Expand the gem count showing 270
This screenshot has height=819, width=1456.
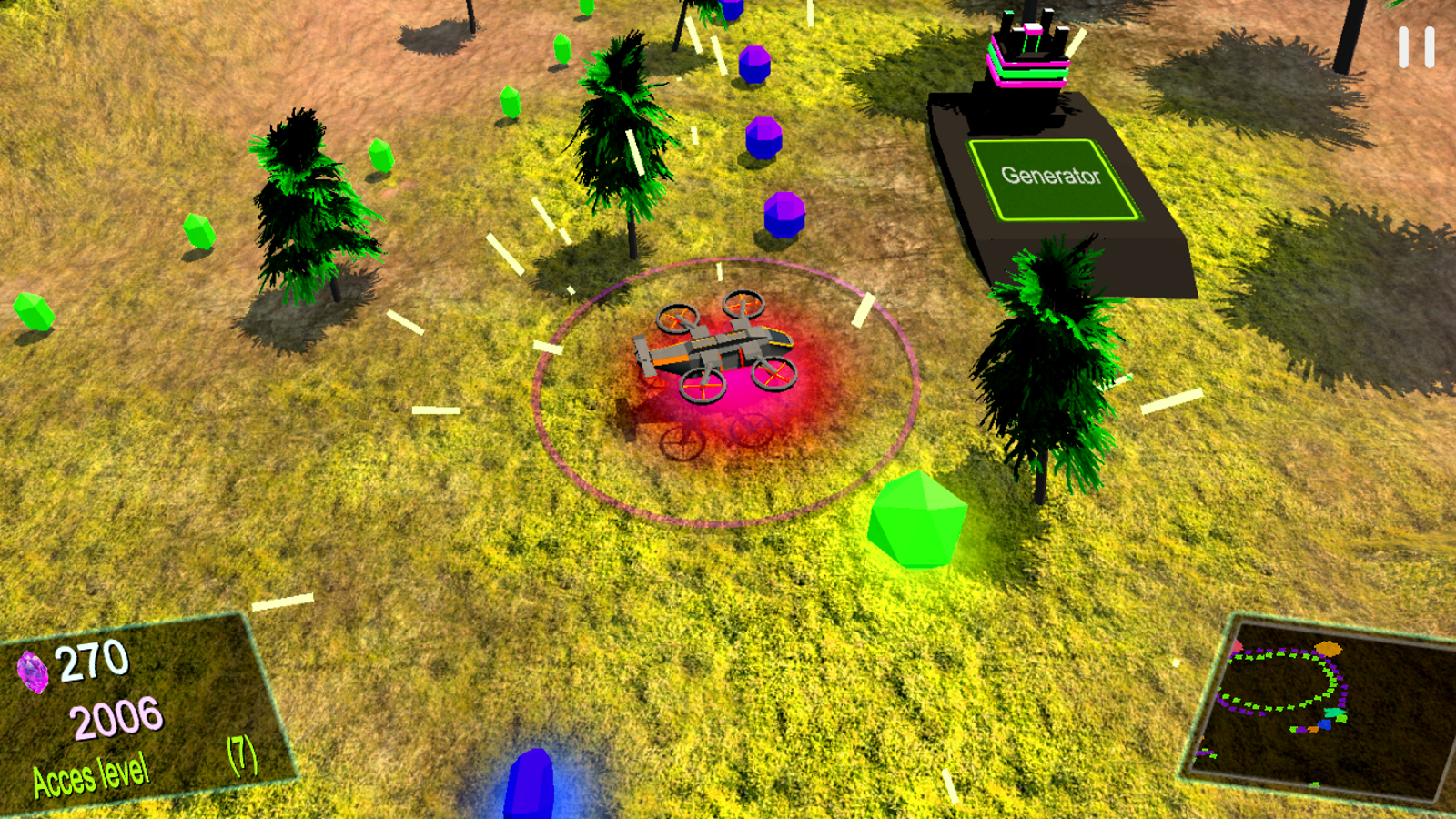pos(91,660)
